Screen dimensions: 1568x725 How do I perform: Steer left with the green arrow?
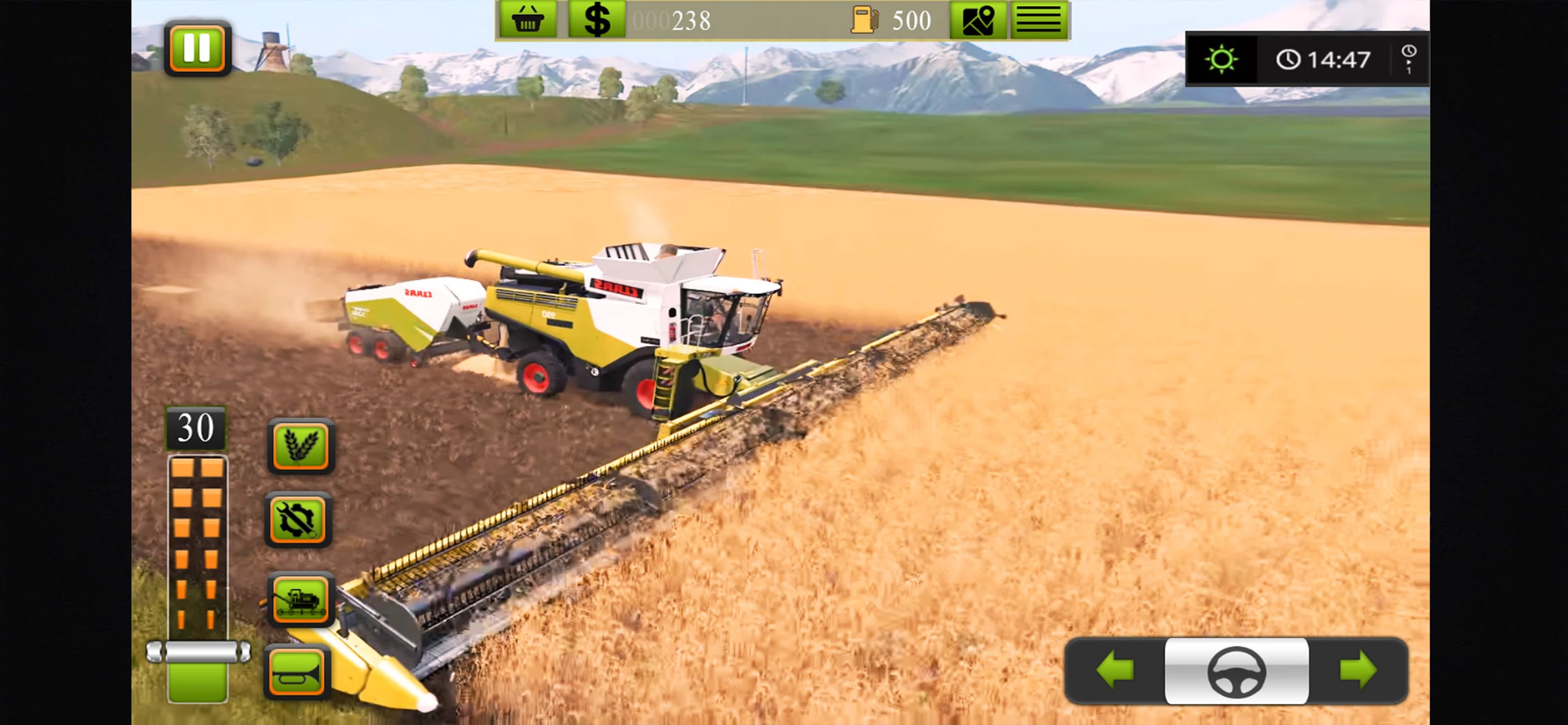coord(1115,670)
